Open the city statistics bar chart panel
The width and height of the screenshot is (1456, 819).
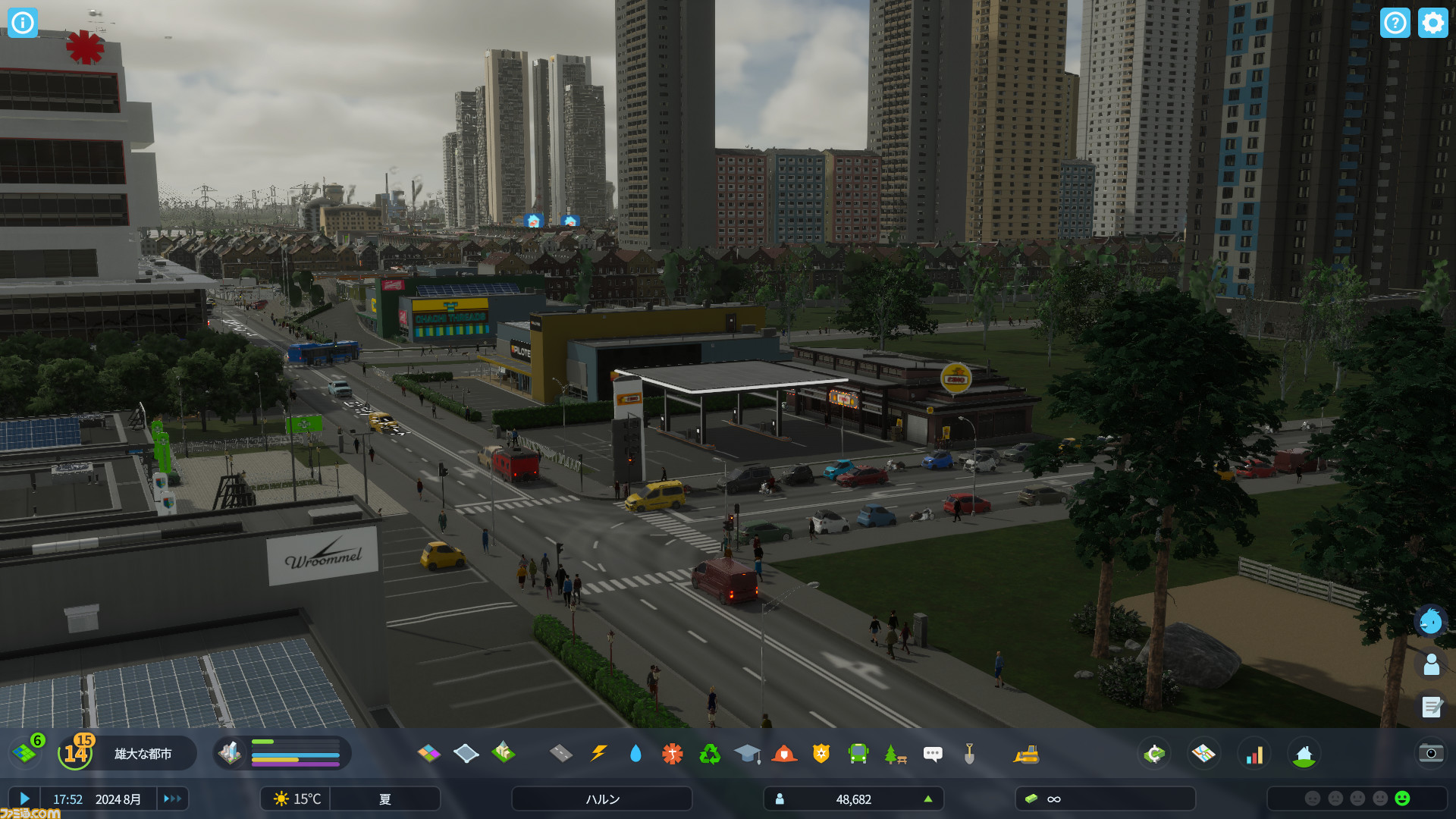pos(1255,753)
